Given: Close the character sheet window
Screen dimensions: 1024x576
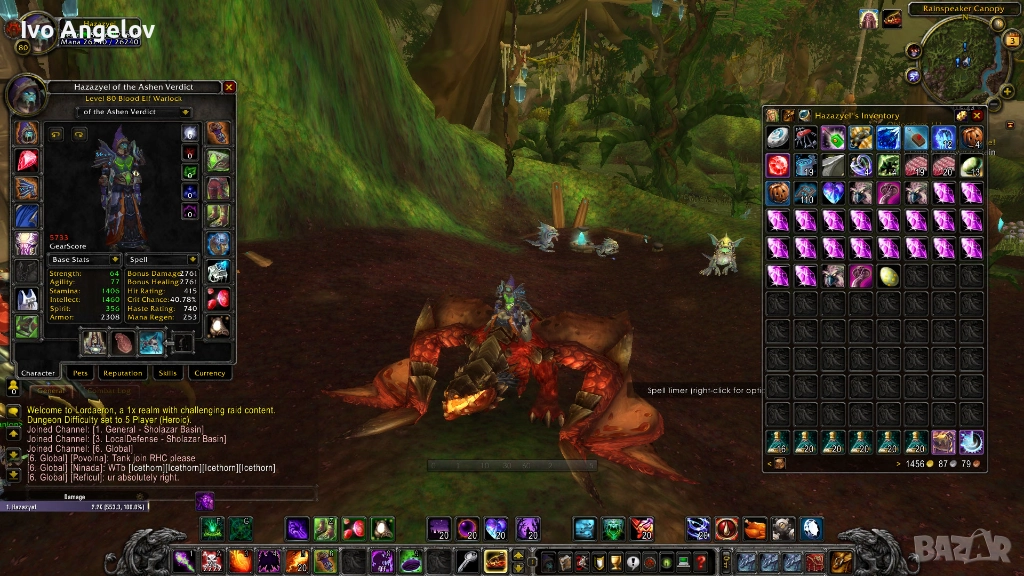Looking at the screenshot, I should point(229,87).
